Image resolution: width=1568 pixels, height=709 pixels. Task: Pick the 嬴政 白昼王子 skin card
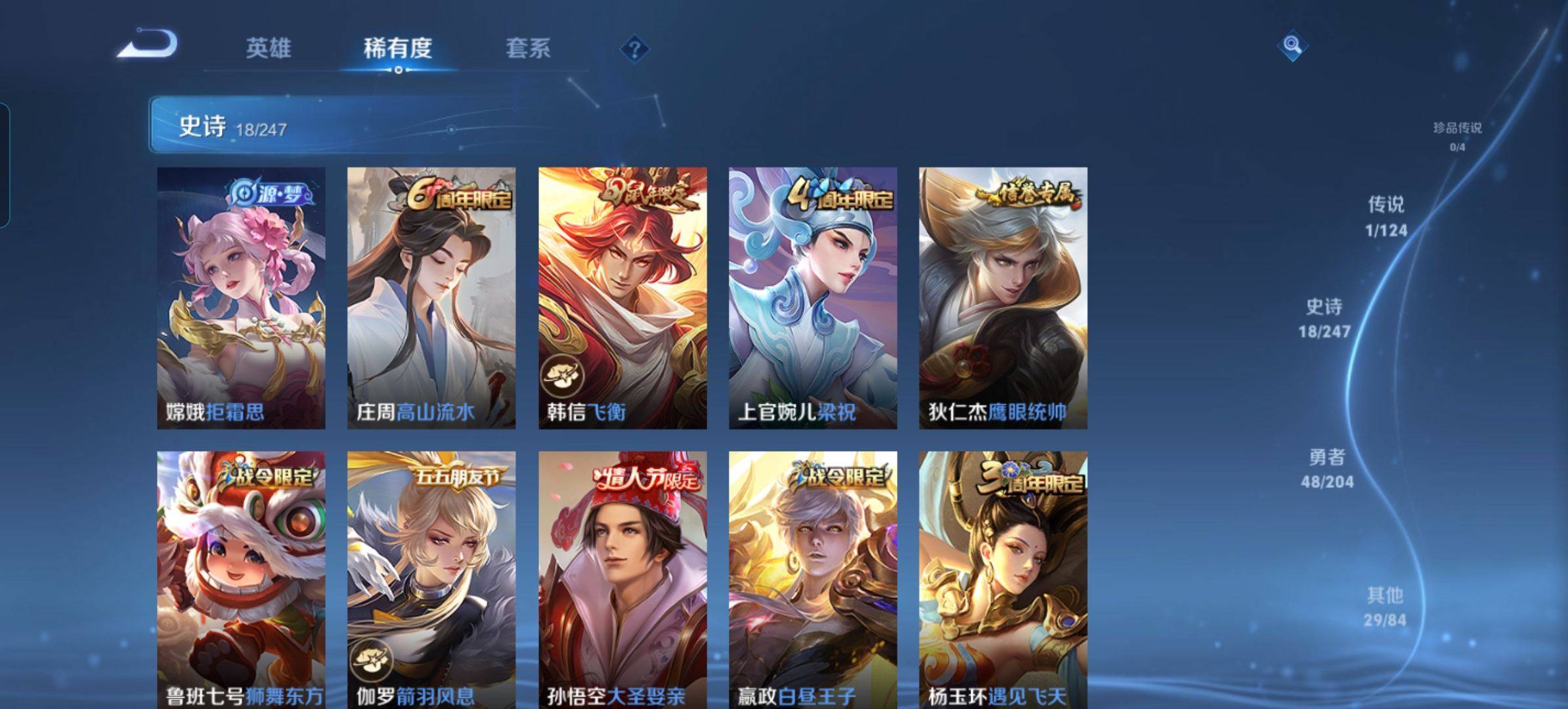(813, 579)
